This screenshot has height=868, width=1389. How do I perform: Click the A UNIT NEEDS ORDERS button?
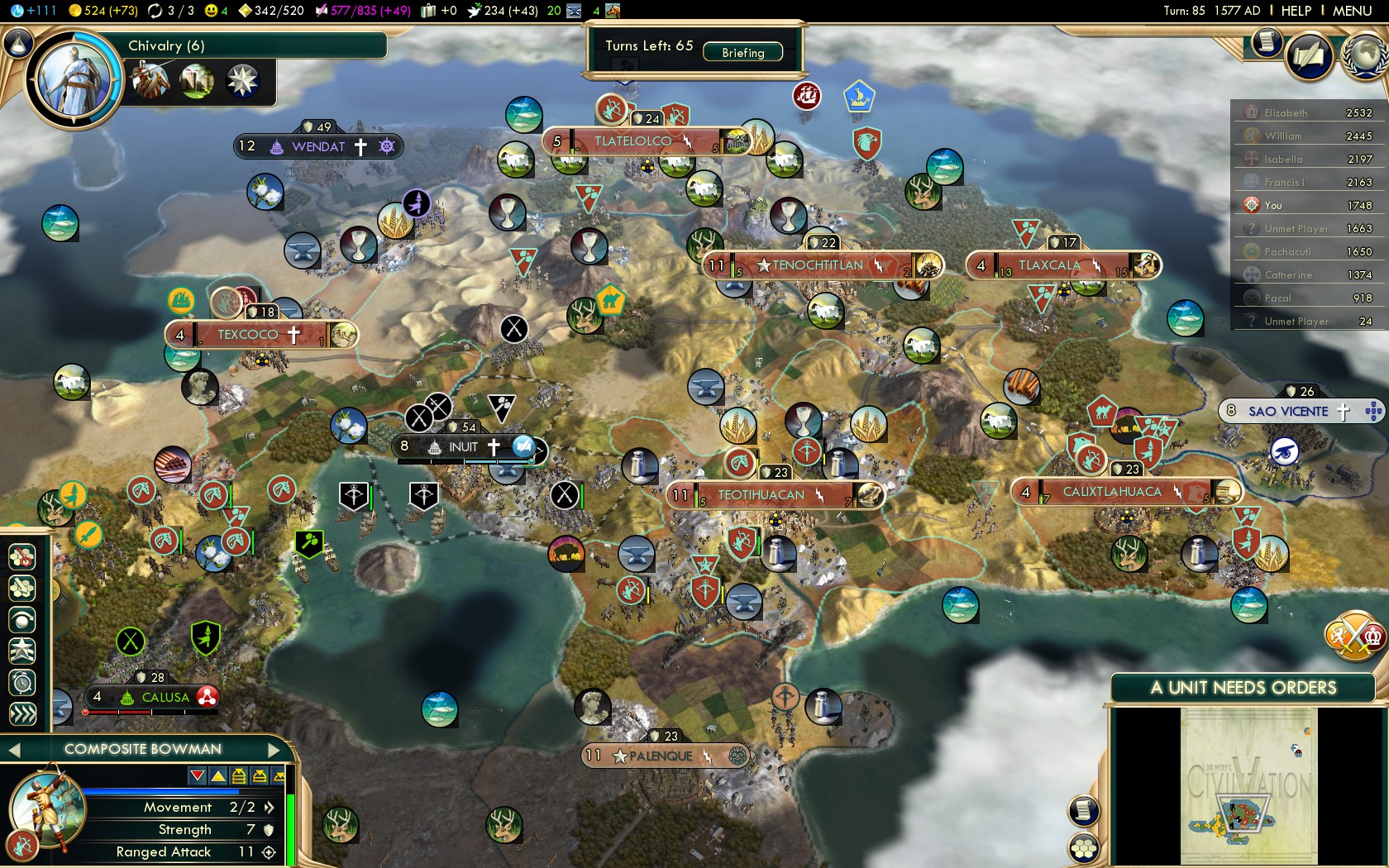(x=1243, y=688)
